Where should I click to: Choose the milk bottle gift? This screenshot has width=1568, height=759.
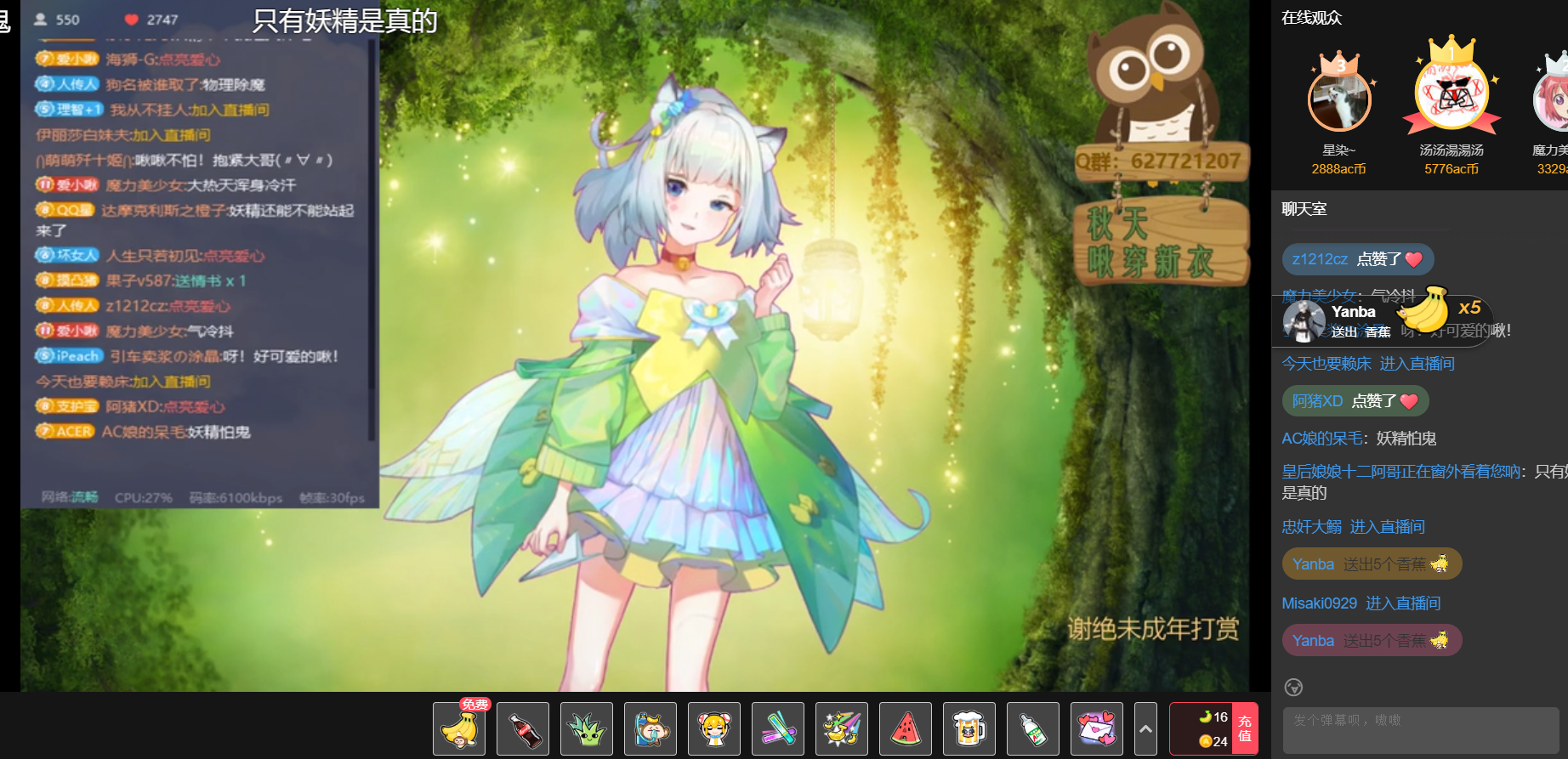point(1033,728)
